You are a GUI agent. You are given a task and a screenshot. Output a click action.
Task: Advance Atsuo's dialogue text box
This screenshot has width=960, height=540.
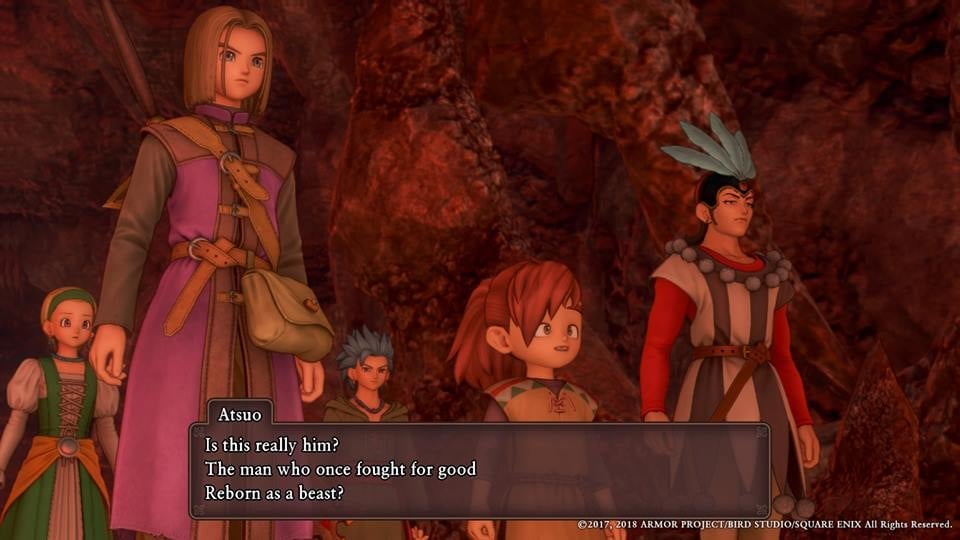tap(479, 469)
